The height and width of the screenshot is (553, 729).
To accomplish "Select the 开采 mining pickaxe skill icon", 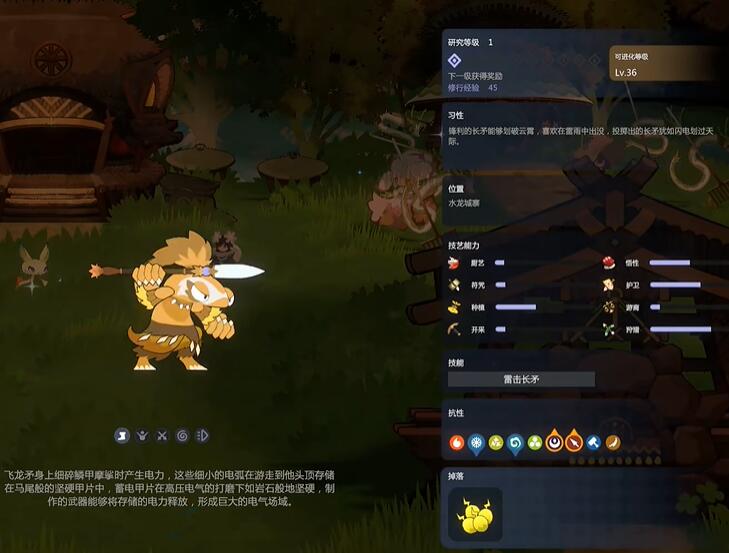I will click(x=455, y=329).
